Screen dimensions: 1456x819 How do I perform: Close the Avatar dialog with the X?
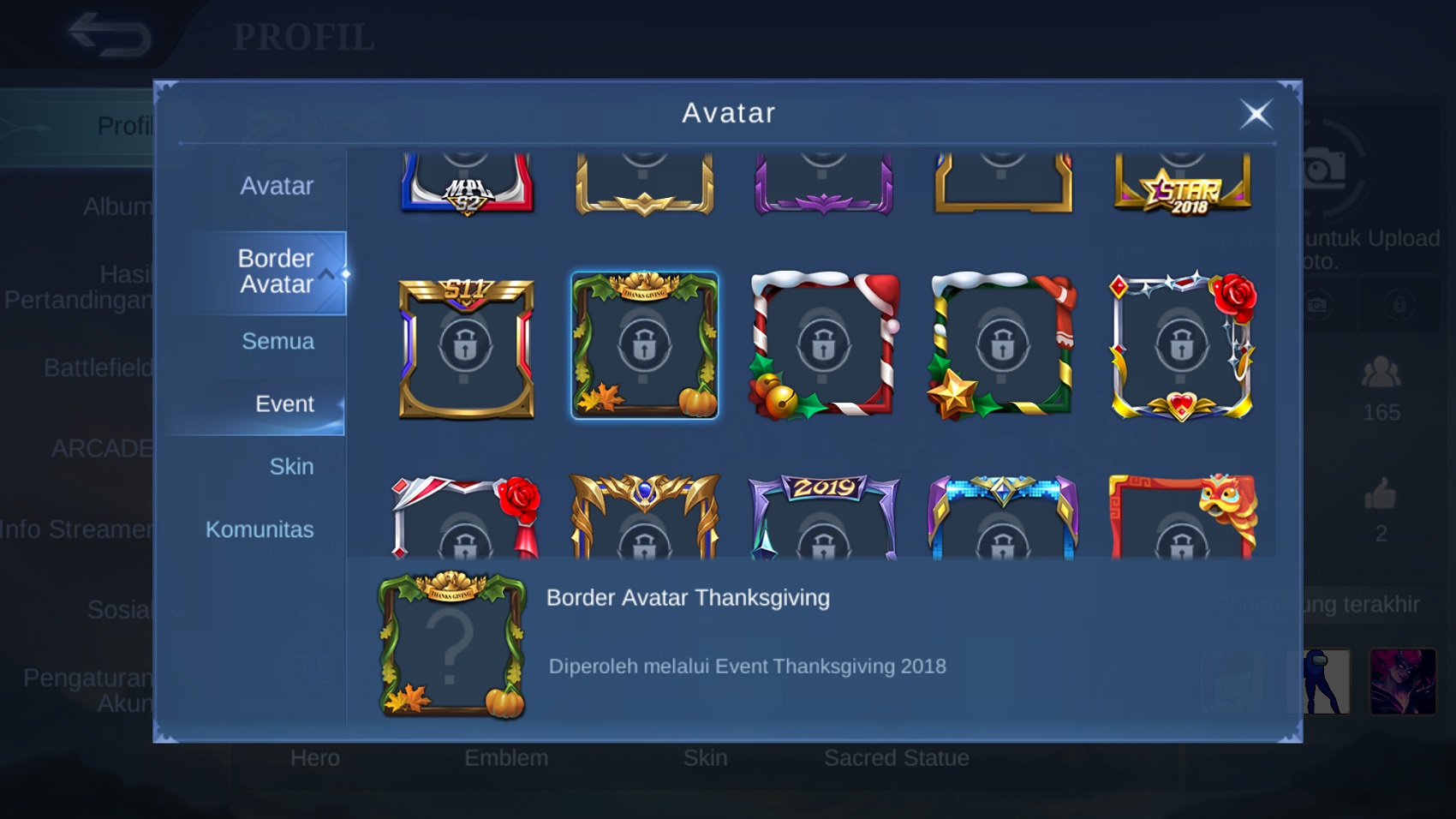(x=1256, y=113)
